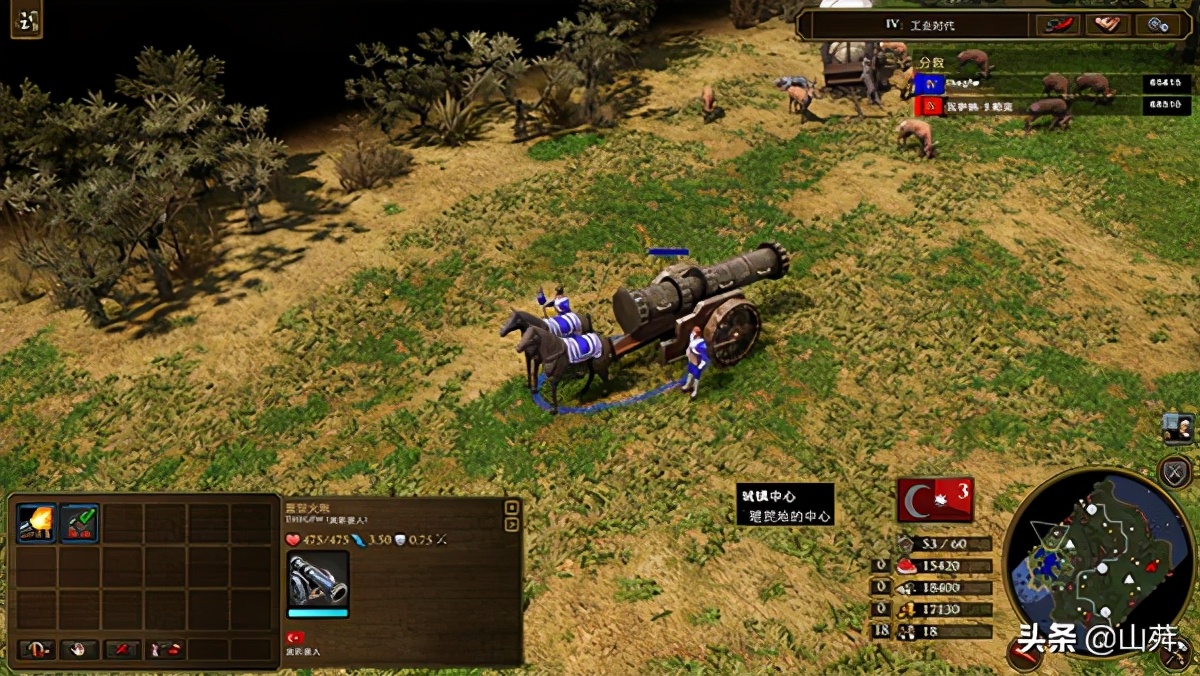Click the explorer portrait icon above the minimap

(x=1177, y=428)
